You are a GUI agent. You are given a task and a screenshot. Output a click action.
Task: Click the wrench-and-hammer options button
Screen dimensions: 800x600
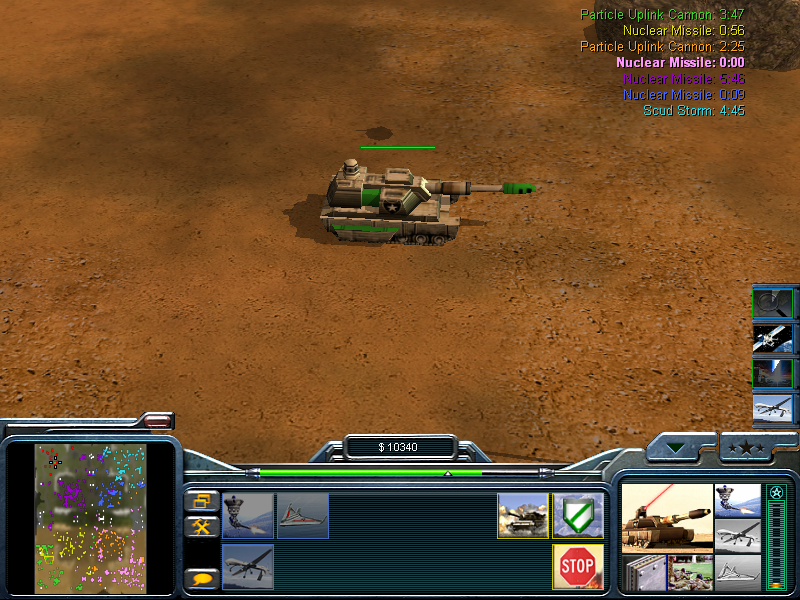(202, 526)
